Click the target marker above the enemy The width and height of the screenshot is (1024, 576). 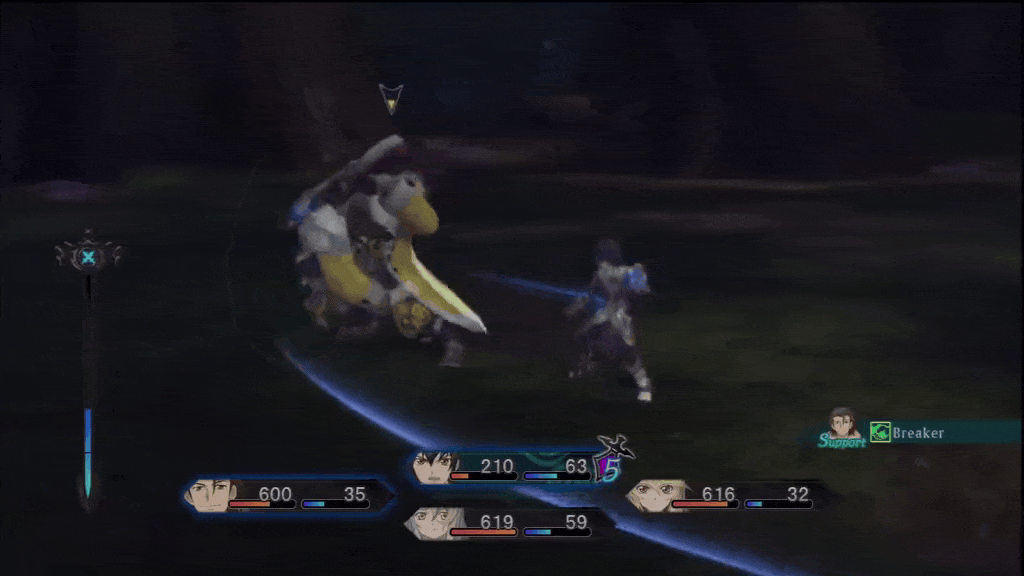(x=391, y=98)
